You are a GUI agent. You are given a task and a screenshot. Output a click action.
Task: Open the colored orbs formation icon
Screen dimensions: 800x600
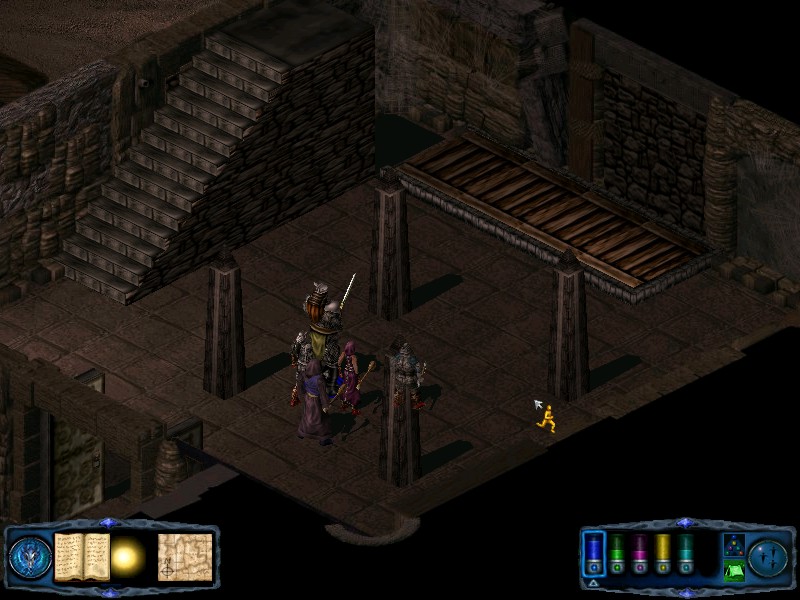coord(733,545)
